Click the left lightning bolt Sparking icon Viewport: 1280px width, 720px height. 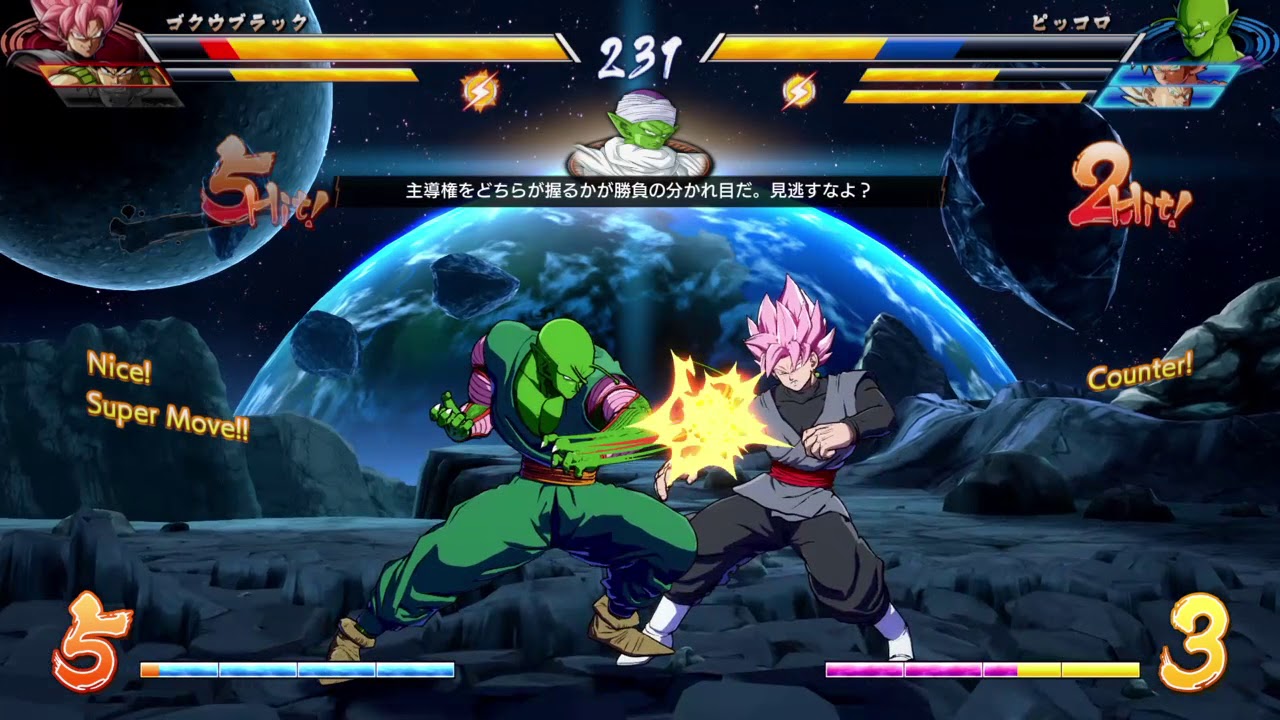pos(479,90)
